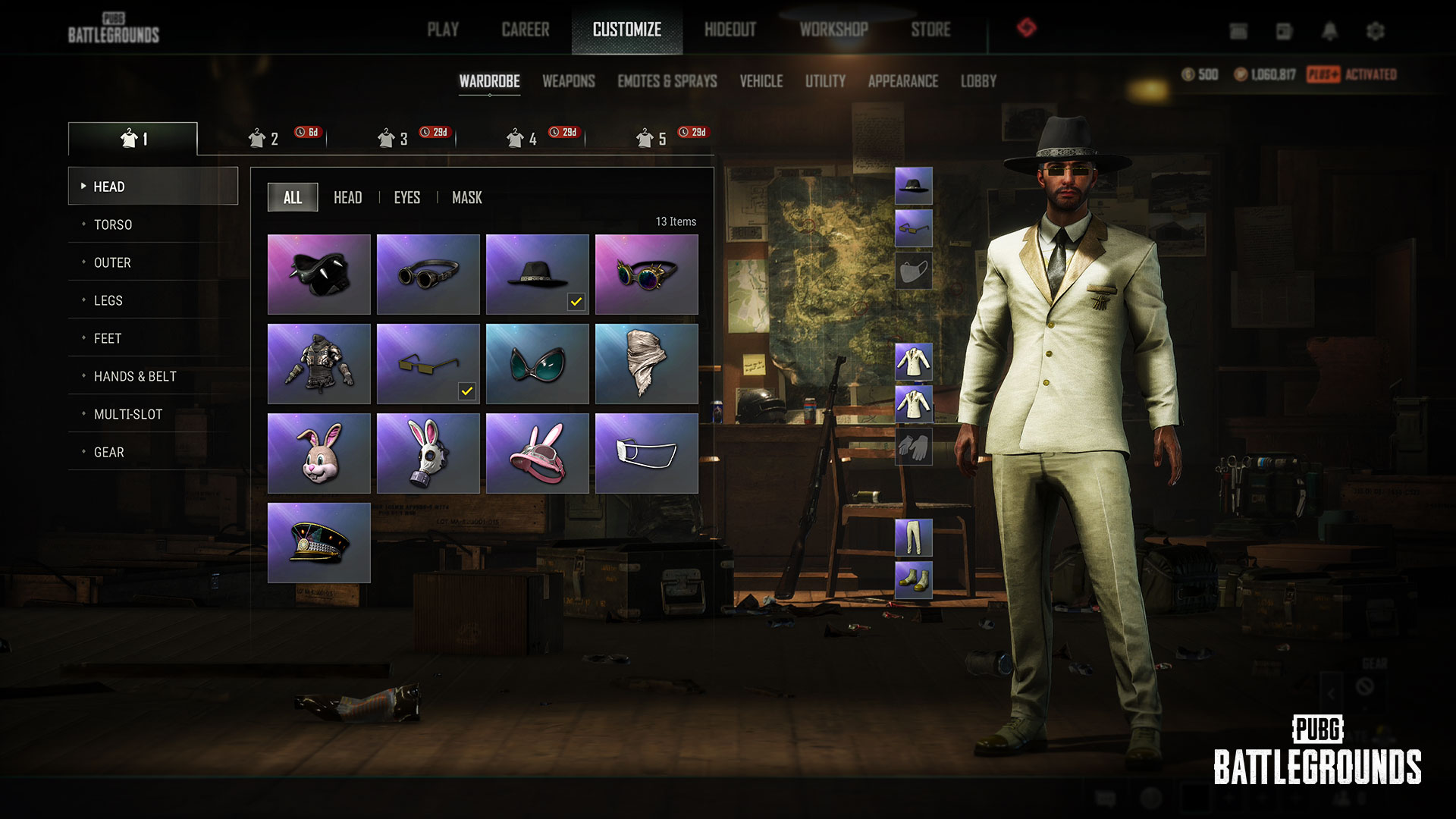Select the rainbow goggles item

click(x=646, y=273)
